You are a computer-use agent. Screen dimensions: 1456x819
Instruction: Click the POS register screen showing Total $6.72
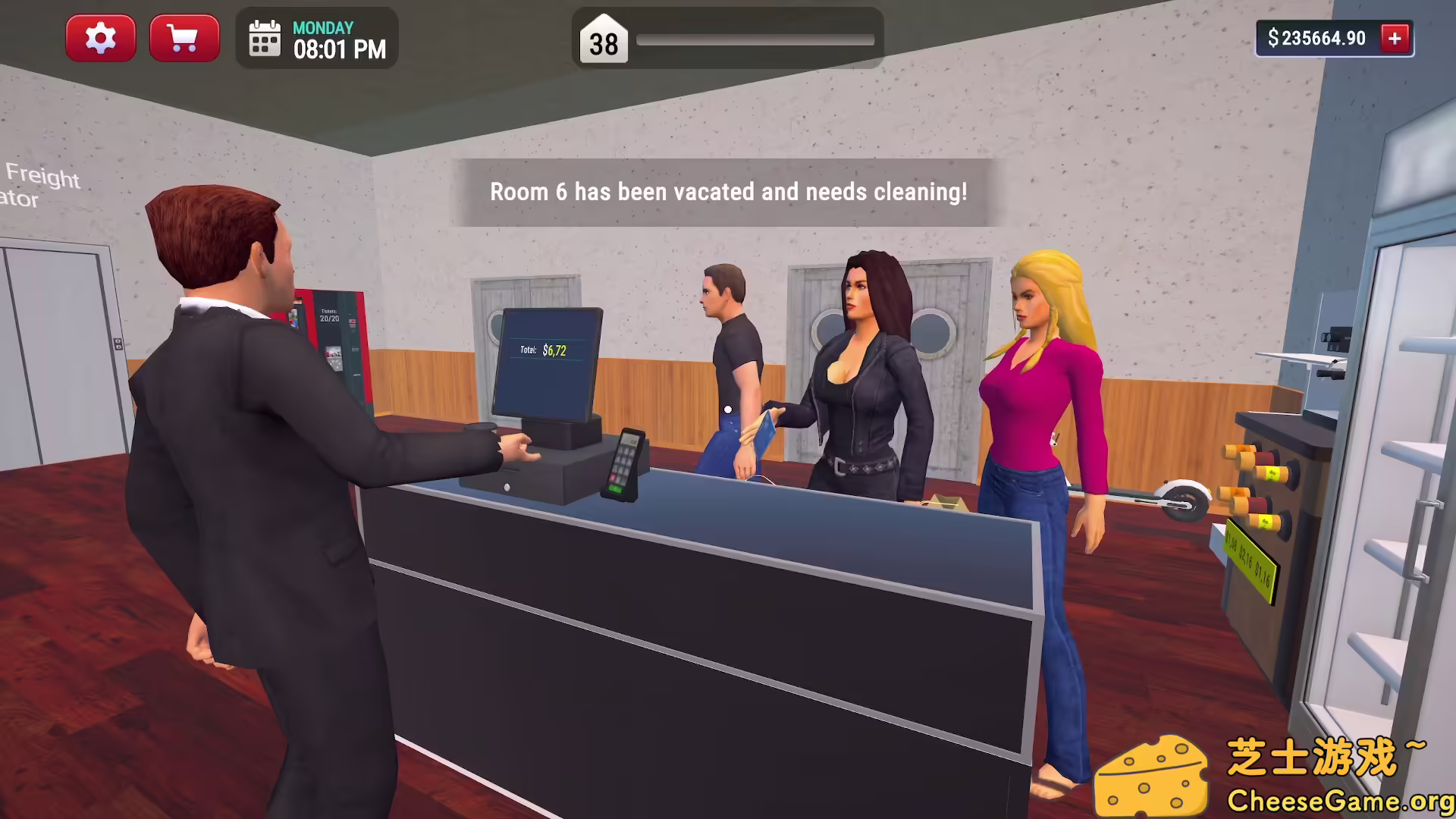click(x=548, y=360)
